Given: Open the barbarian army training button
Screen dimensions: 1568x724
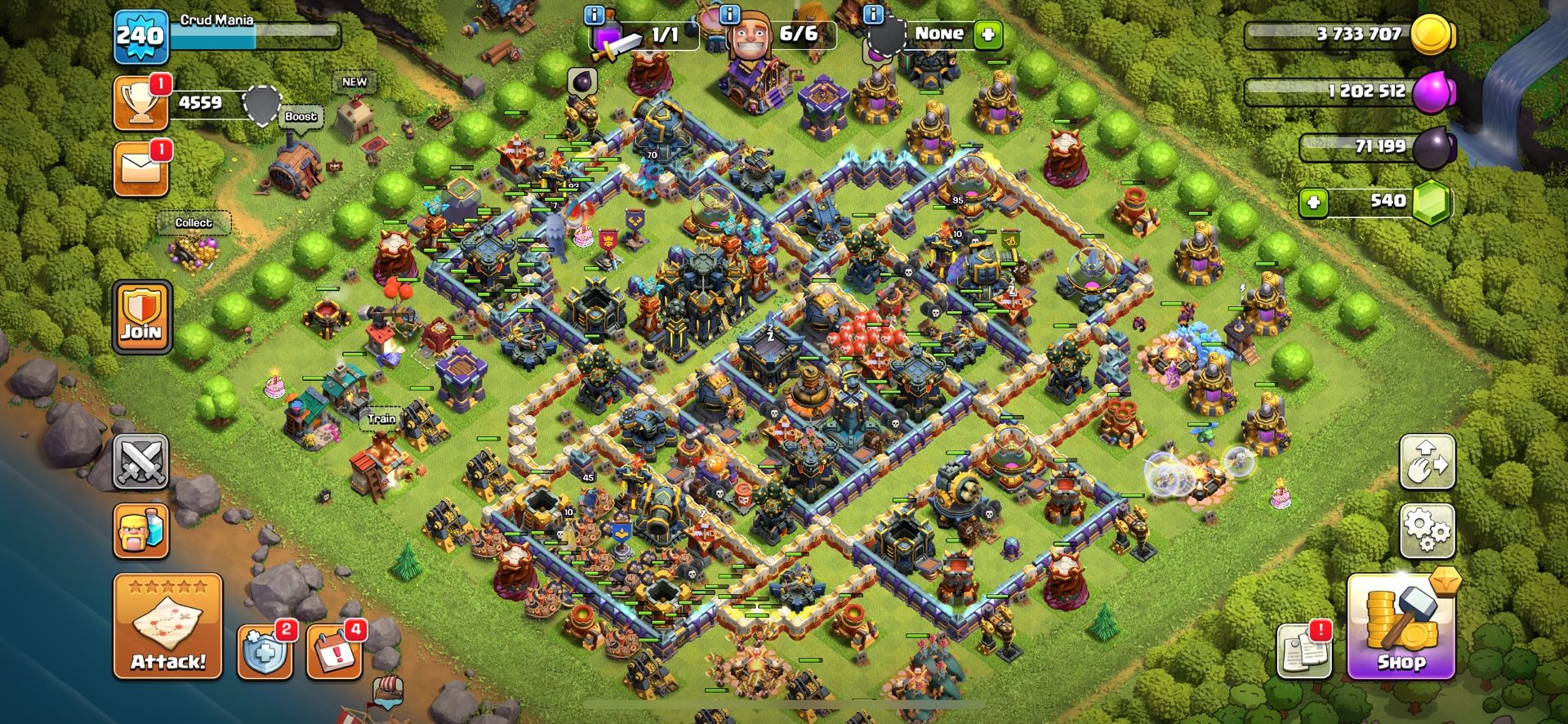Looking at the screenshot, I should tap(140, 531).
